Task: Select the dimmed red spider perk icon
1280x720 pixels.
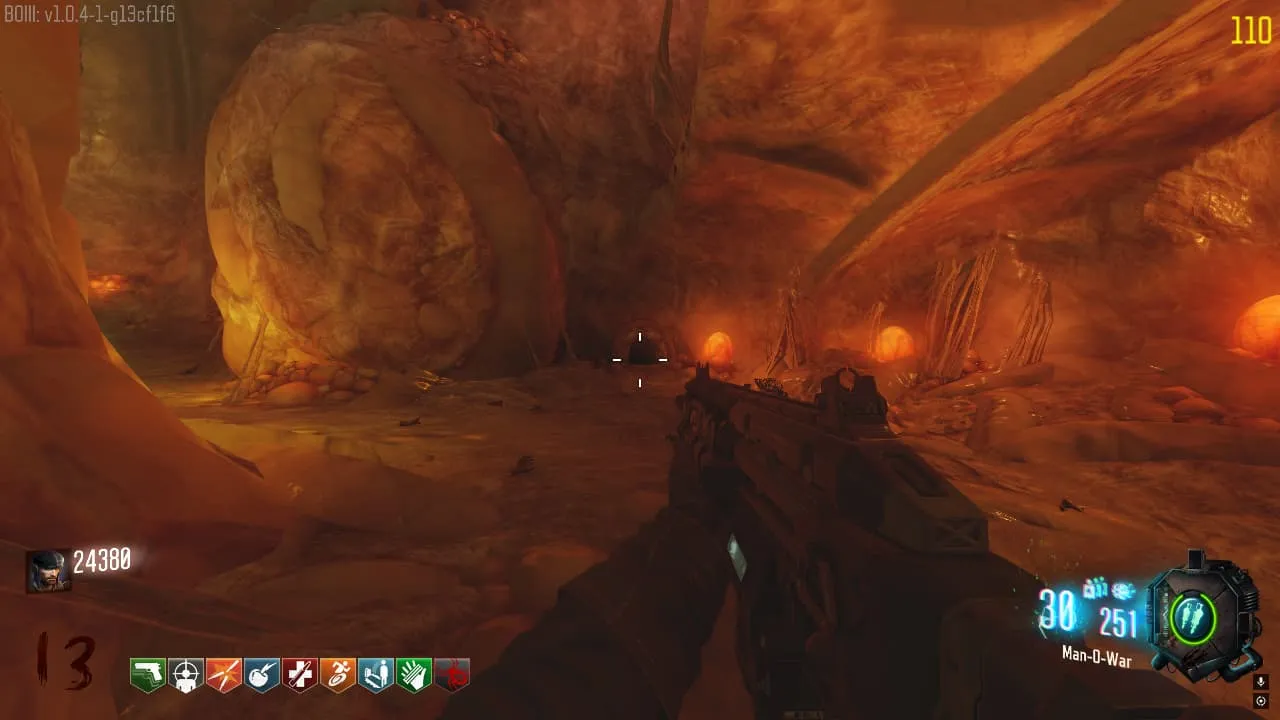Action: pyautogui.click(x=452, y=675)
